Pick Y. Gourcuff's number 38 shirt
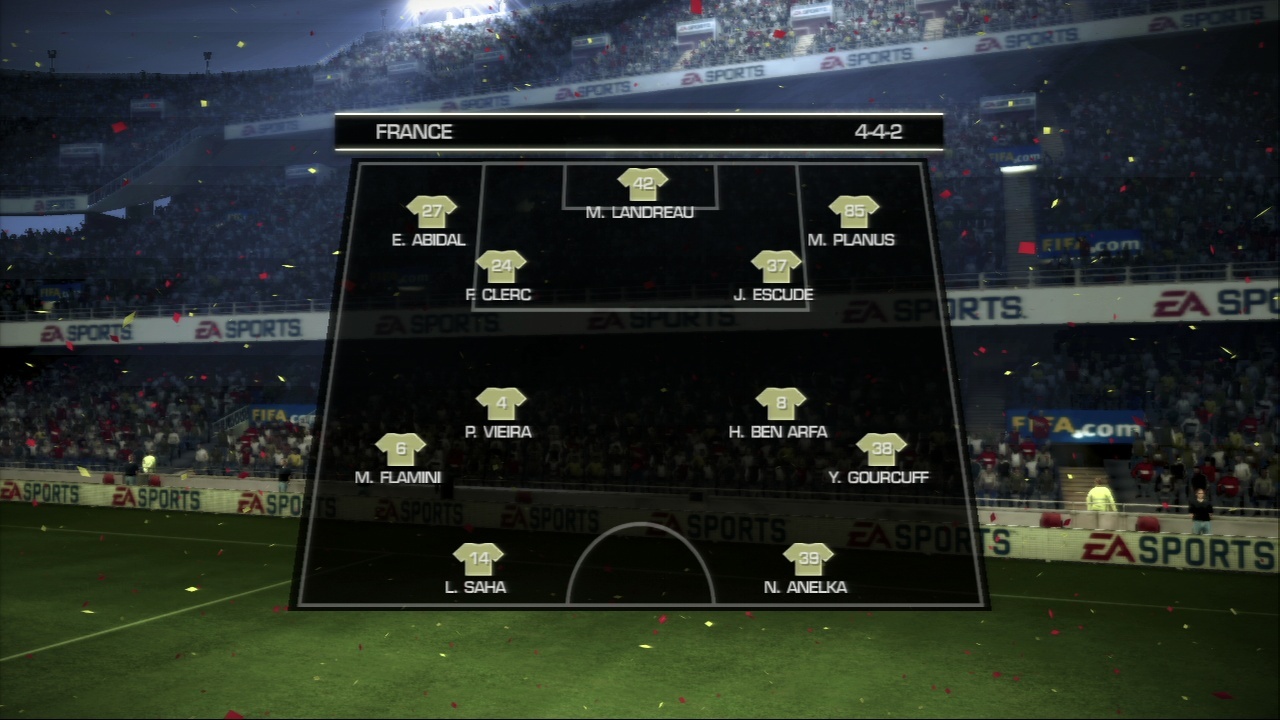1280x720 pixels. coord(881,450)
